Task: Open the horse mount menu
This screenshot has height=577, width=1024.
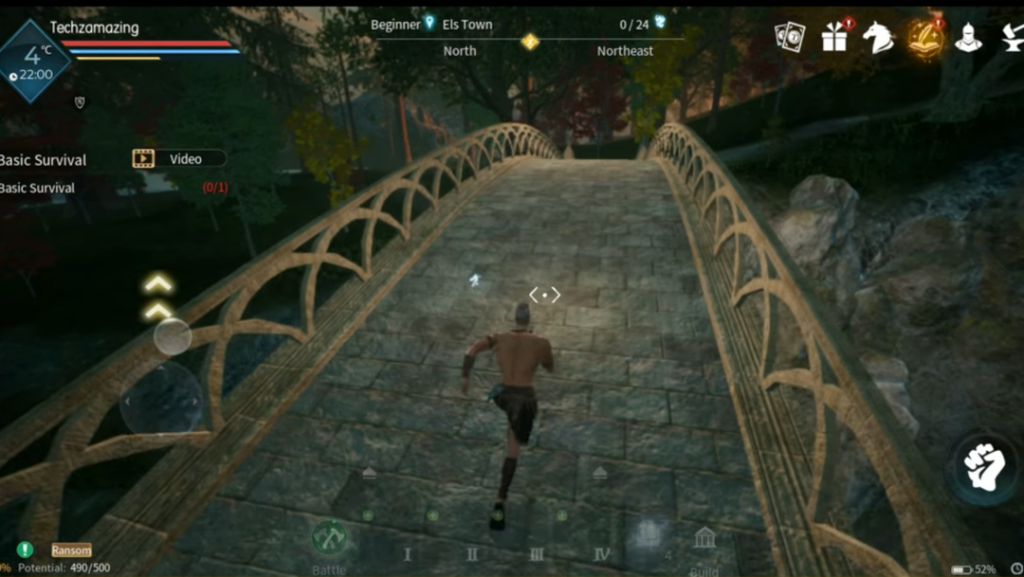Action: [878, 38]
